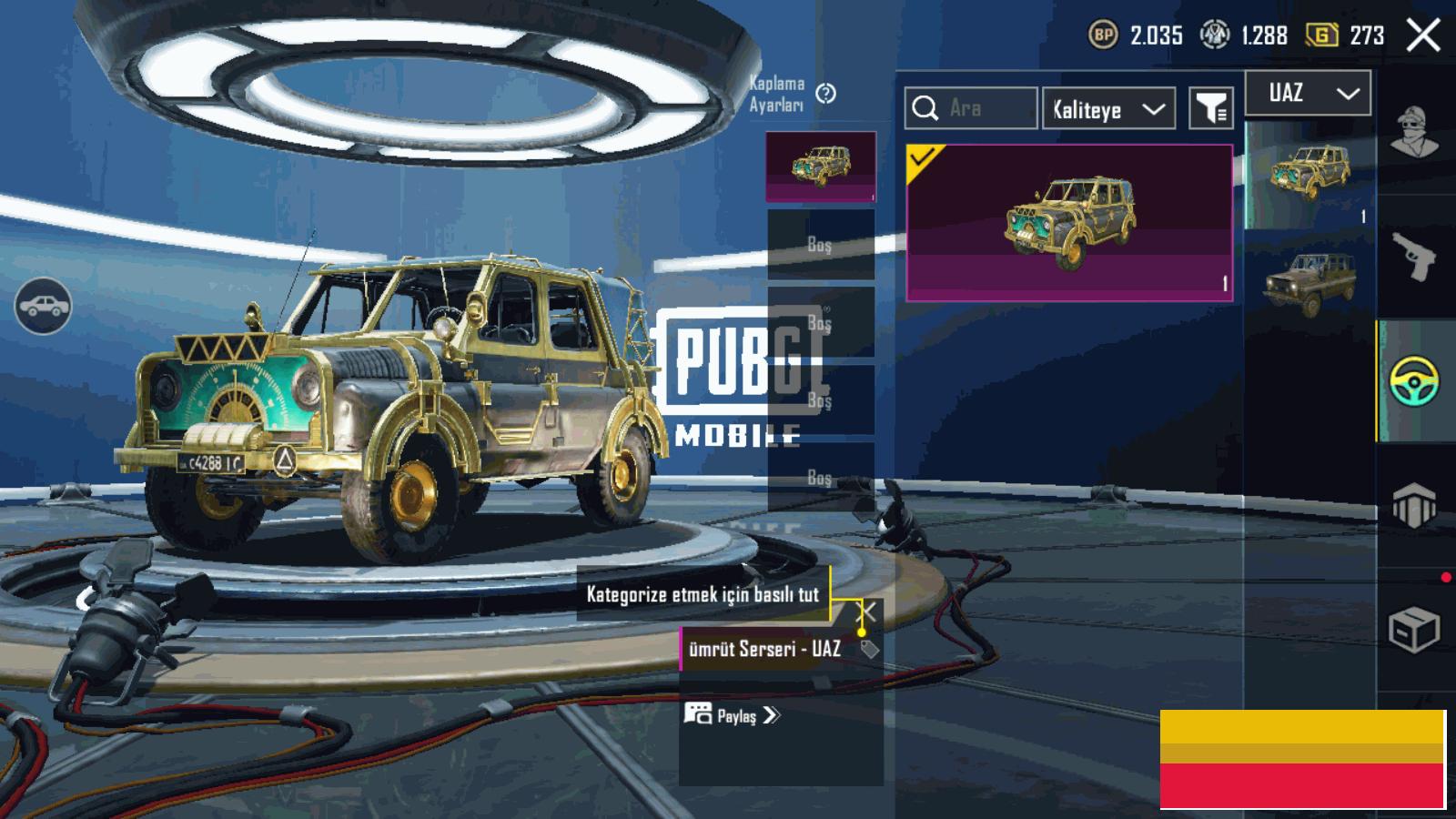Image resolution: width=1456 pixels, height=819 pixels.
Task: Open the crate box tab
Action: click(1413, 628)
